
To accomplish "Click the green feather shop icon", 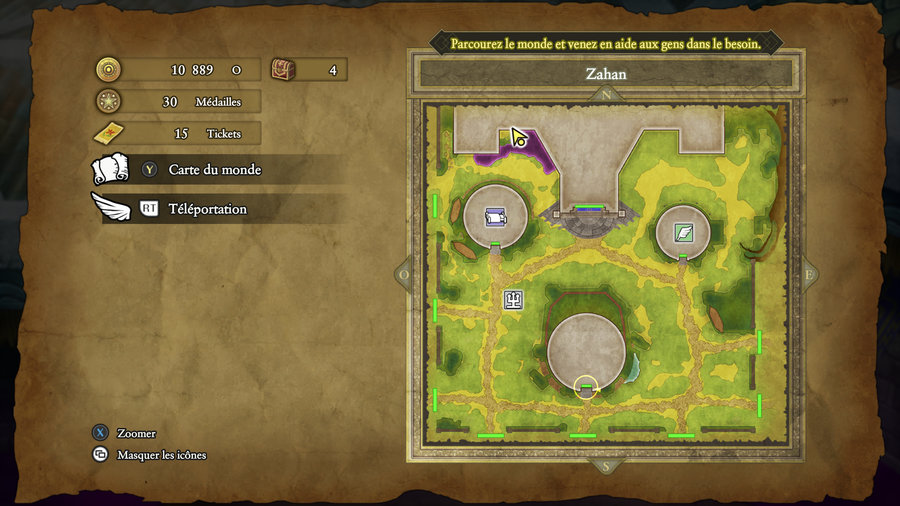I will point(683,232).
